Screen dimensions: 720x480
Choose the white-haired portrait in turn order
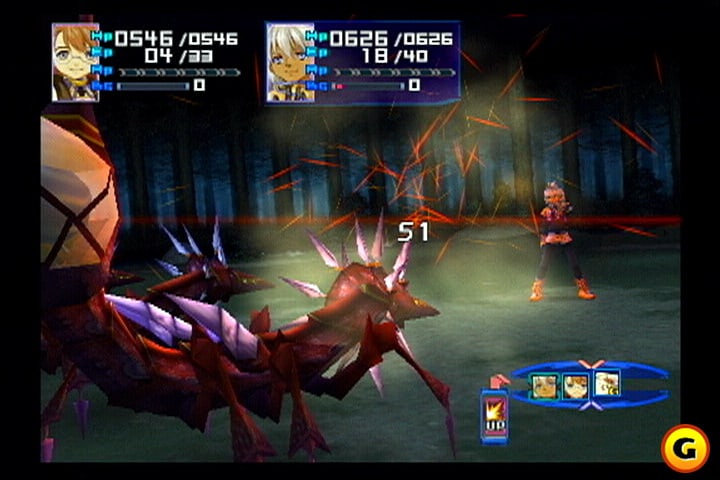click(x=545, y=385)
